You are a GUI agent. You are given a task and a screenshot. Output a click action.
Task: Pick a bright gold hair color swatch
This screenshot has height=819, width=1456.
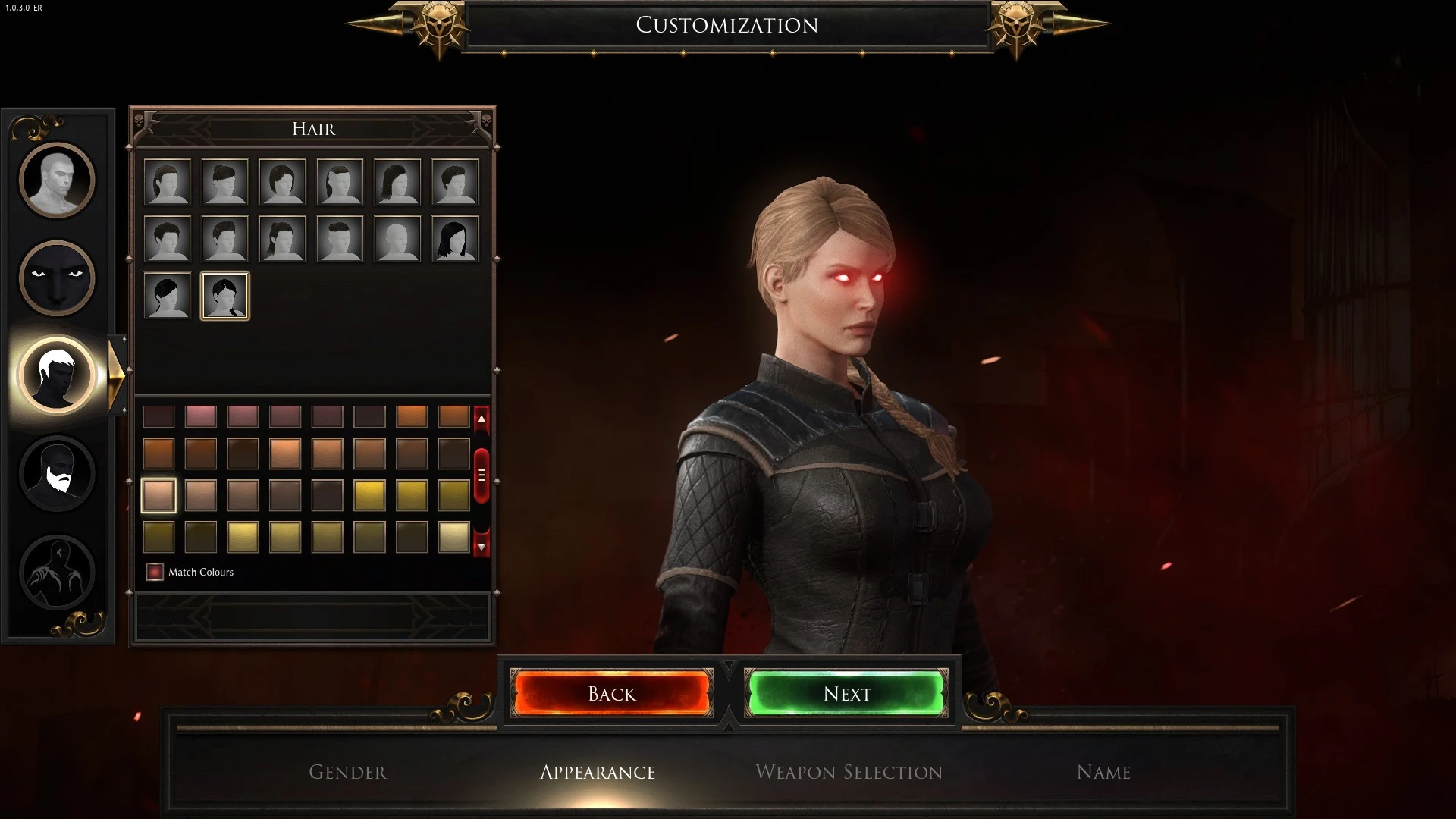372,495
